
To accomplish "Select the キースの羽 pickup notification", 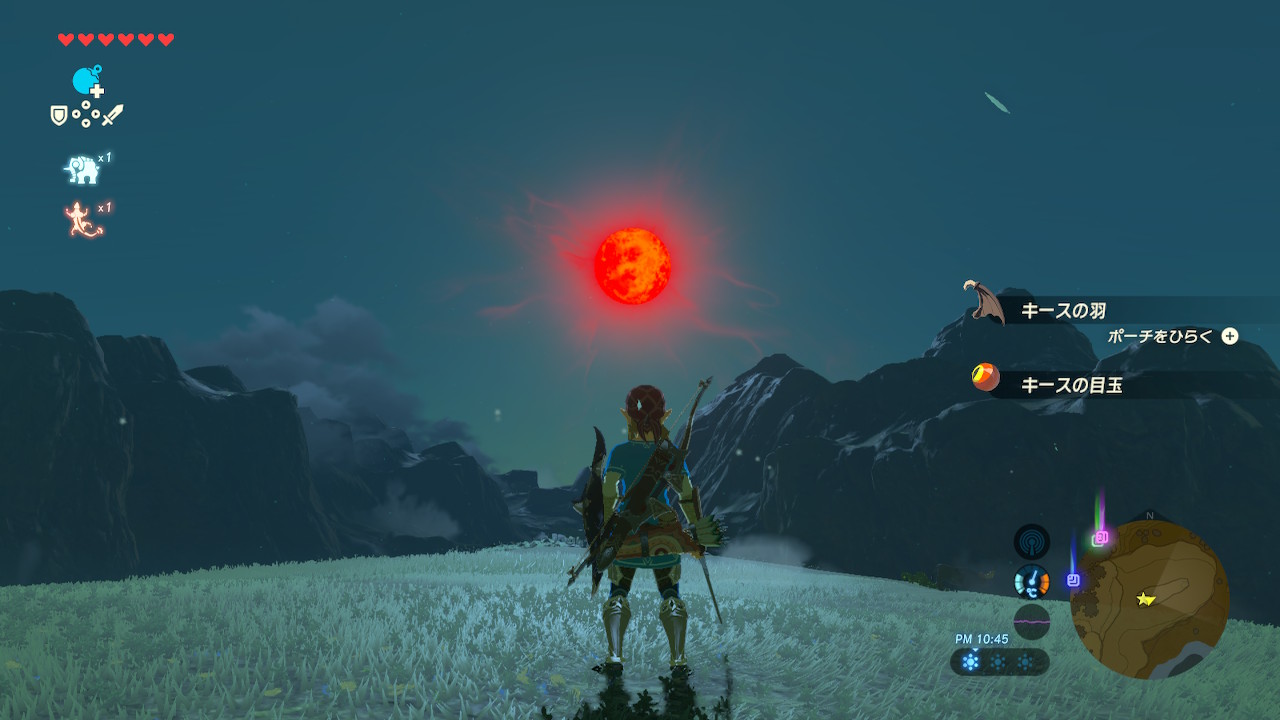I will 1062,311.
